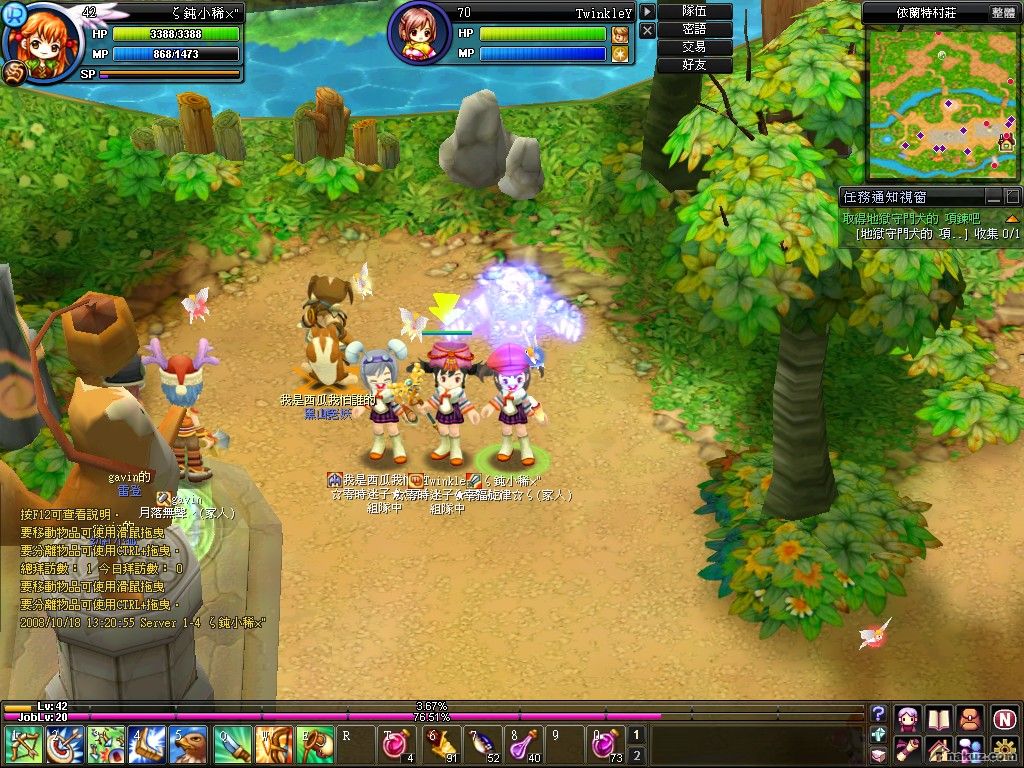Open the book icon menu
Screen dimensions: 1024x768
[x=938, y=717]
